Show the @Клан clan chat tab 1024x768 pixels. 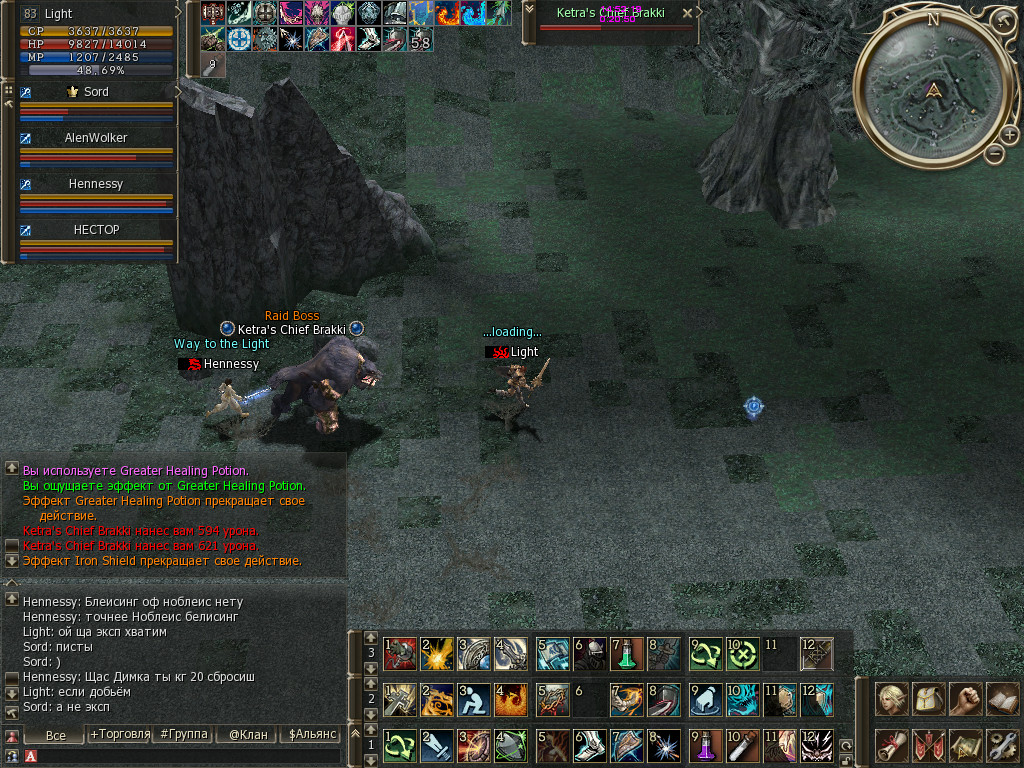click(x=247, y=735)
